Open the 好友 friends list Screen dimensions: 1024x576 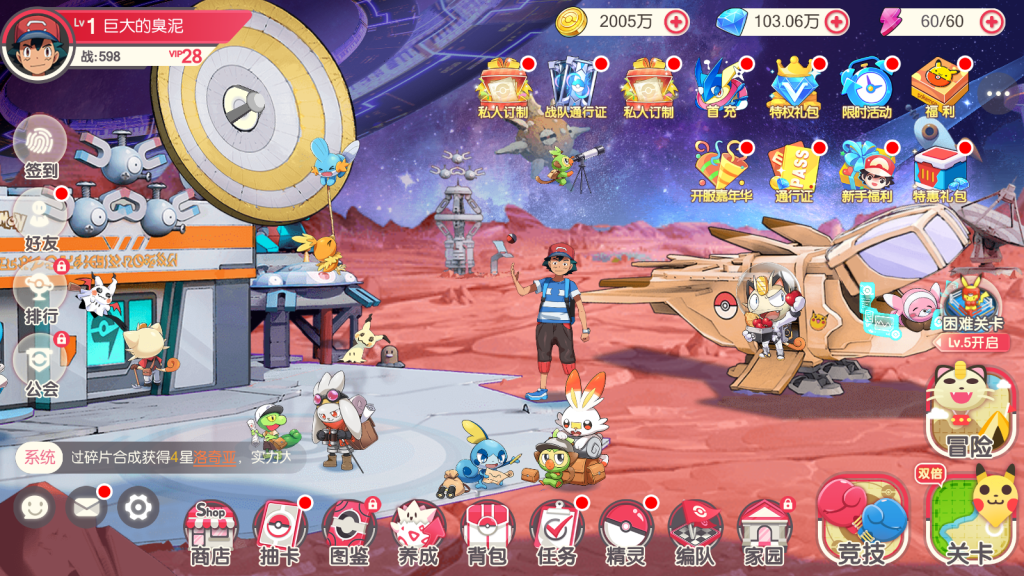[x=41, y=218]
